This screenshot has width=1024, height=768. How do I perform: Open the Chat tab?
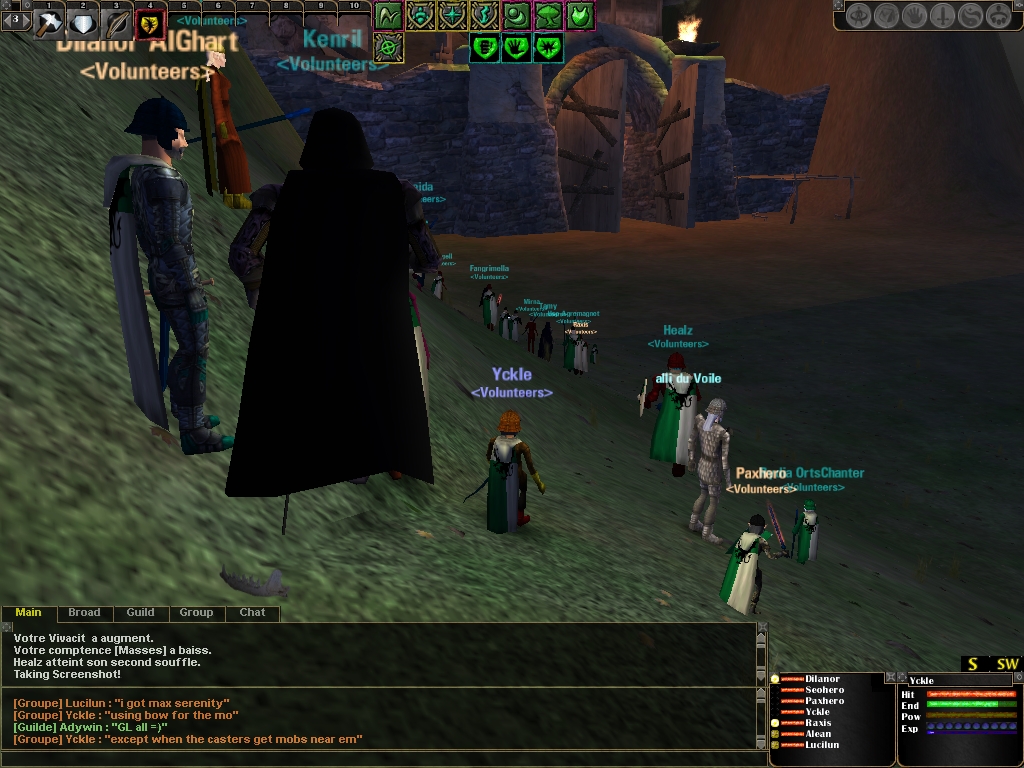pyautogui.click(x=252, y=612)
